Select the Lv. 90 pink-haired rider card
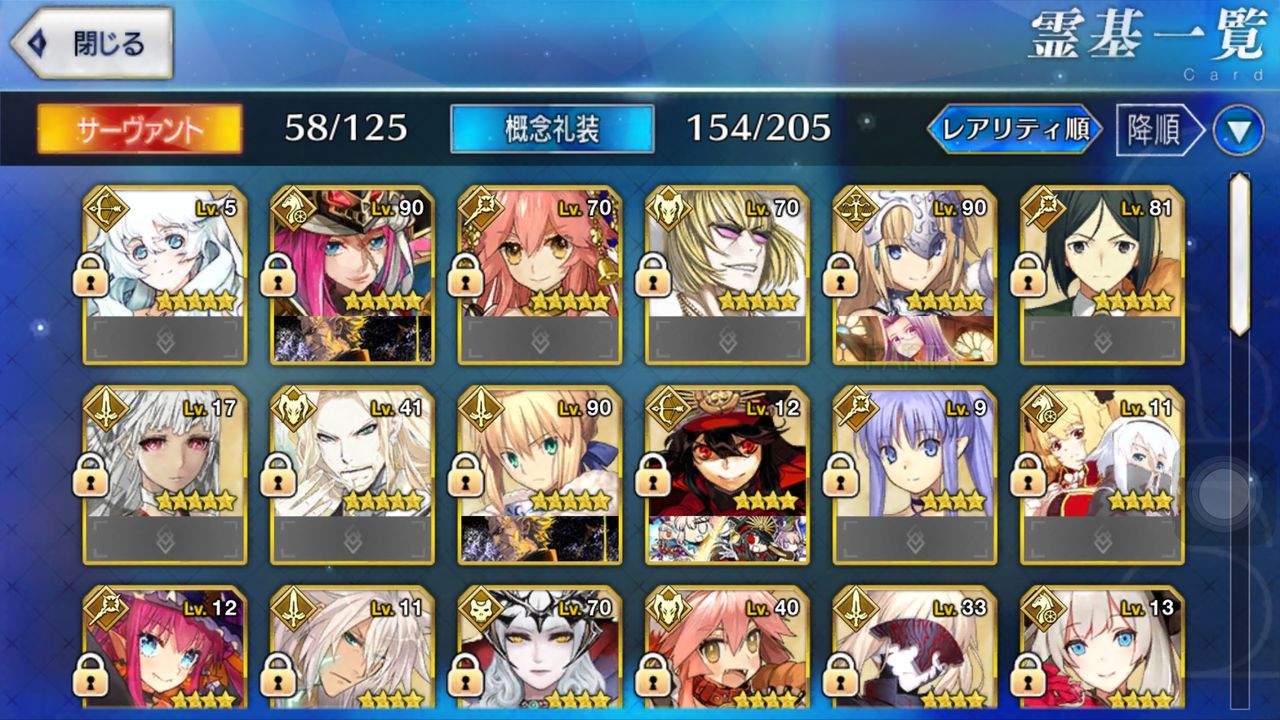1280x720 pixels. click(x=352, y=273)
